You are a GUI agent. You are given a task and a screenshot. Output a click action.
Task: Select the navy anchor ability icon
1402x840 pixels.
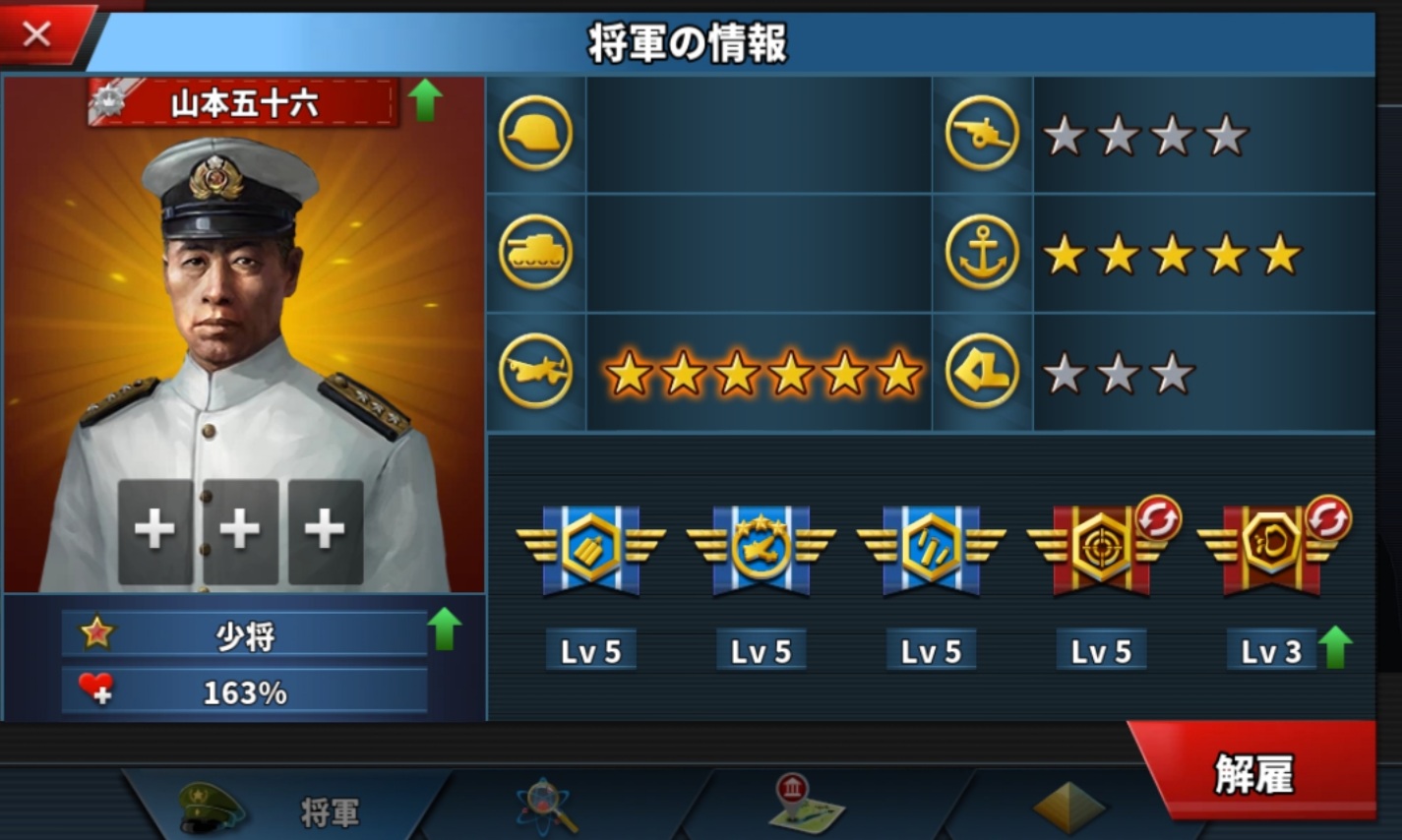[x=981, y=252]
